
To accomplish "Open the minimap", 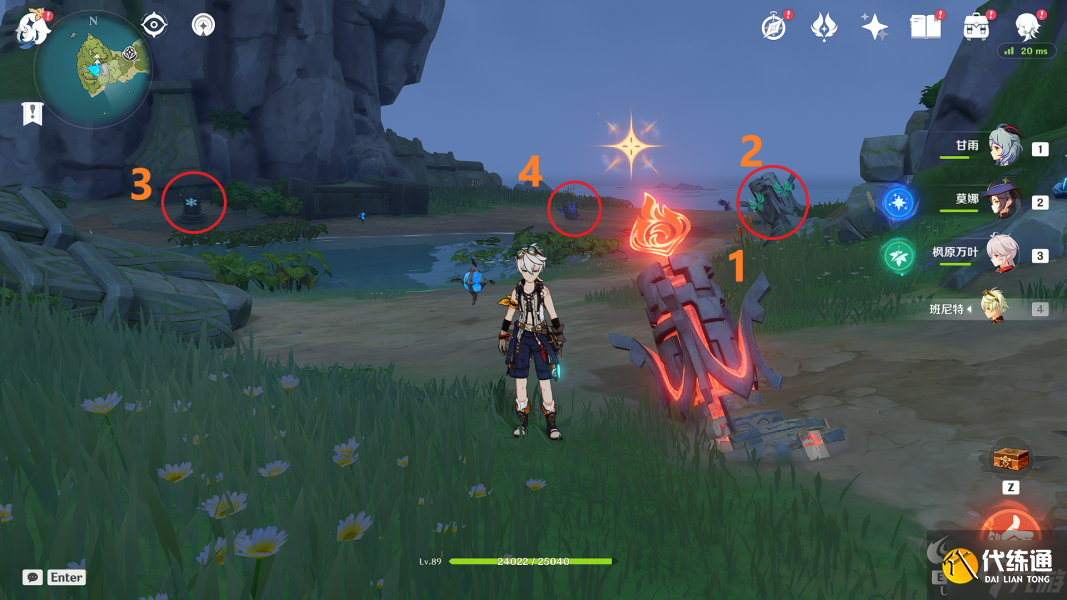I will (93, 70).
